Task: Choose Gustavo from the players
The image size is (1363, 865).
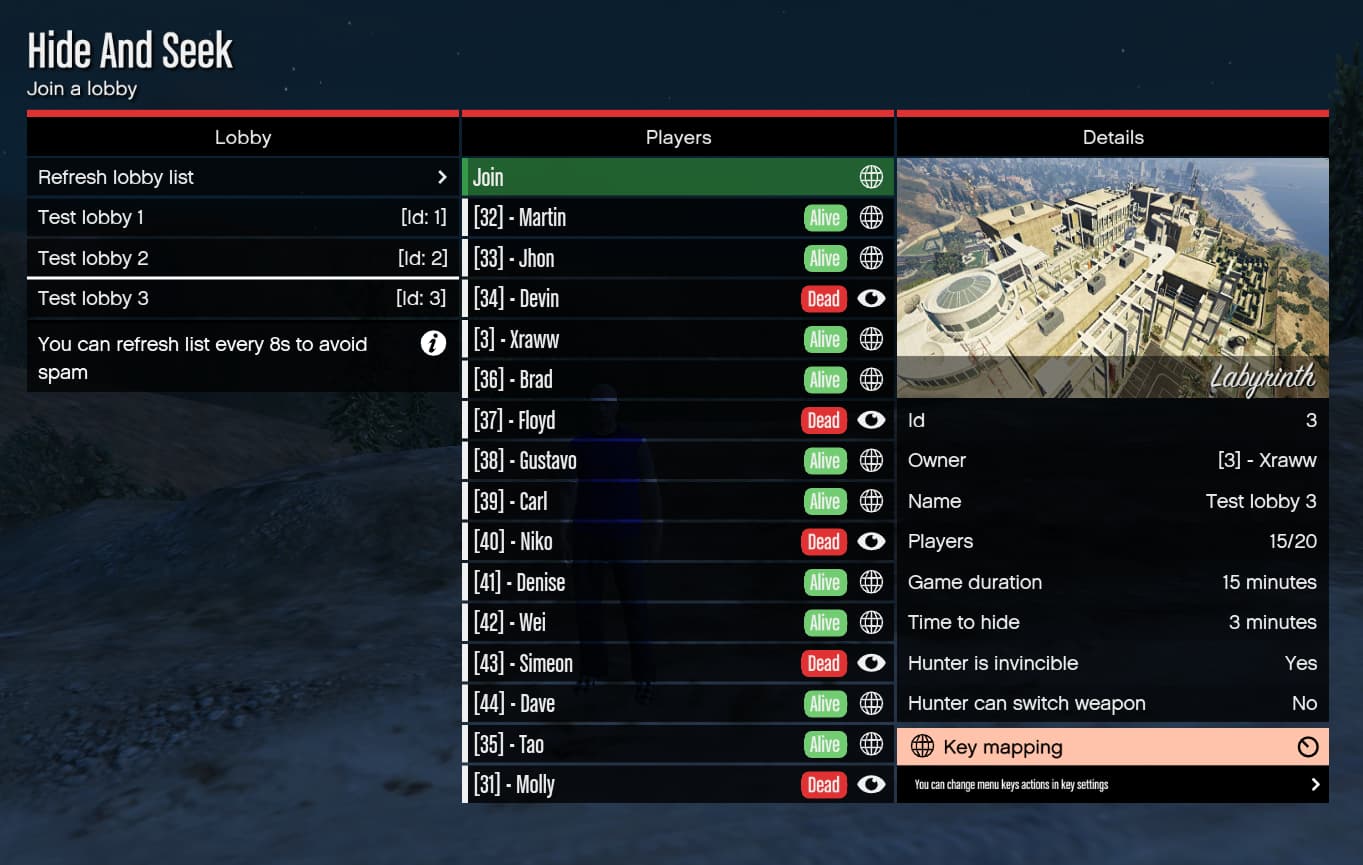Action: click(630, 460)
